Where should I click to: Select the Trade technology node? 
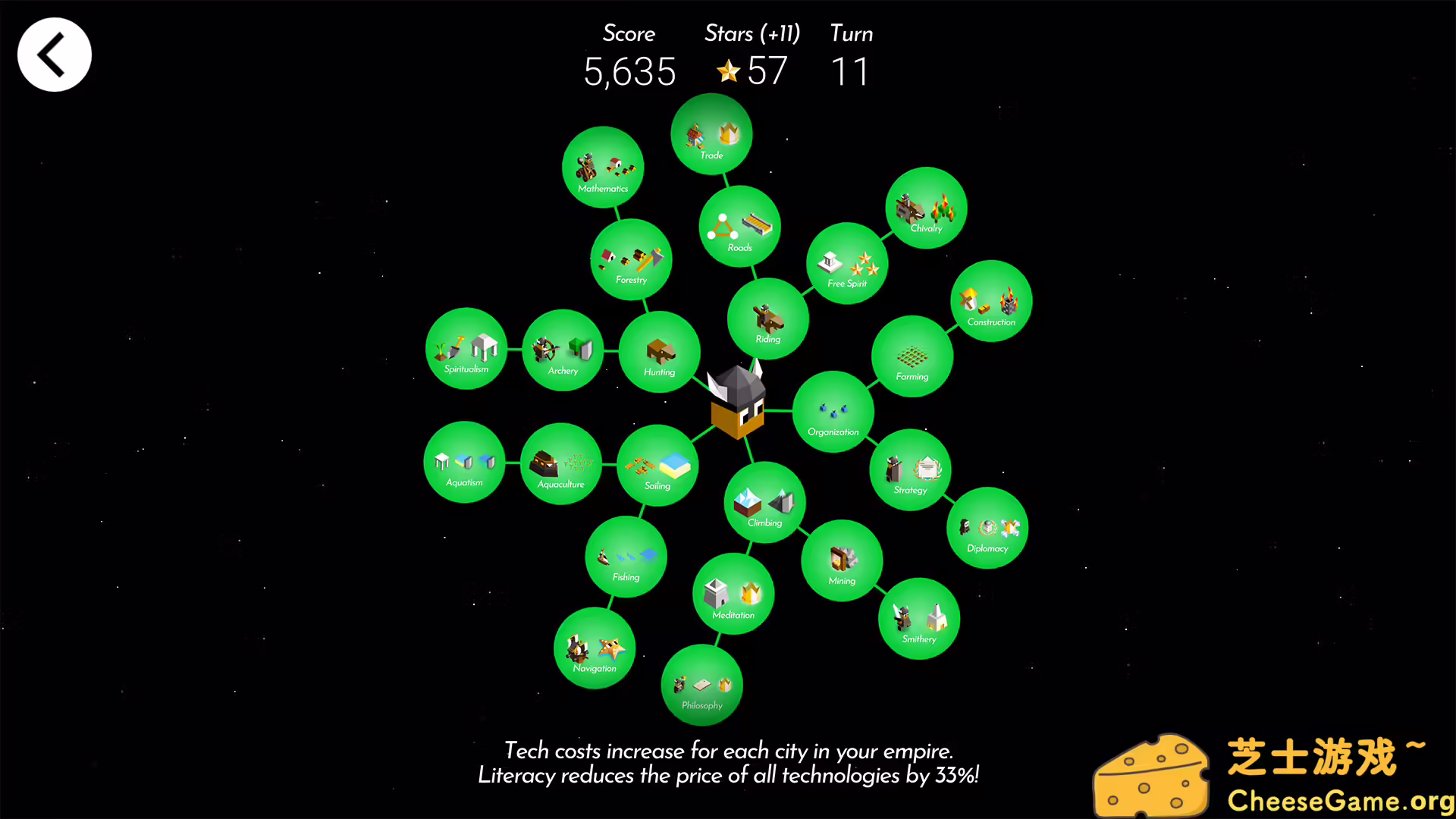point(711,135)
